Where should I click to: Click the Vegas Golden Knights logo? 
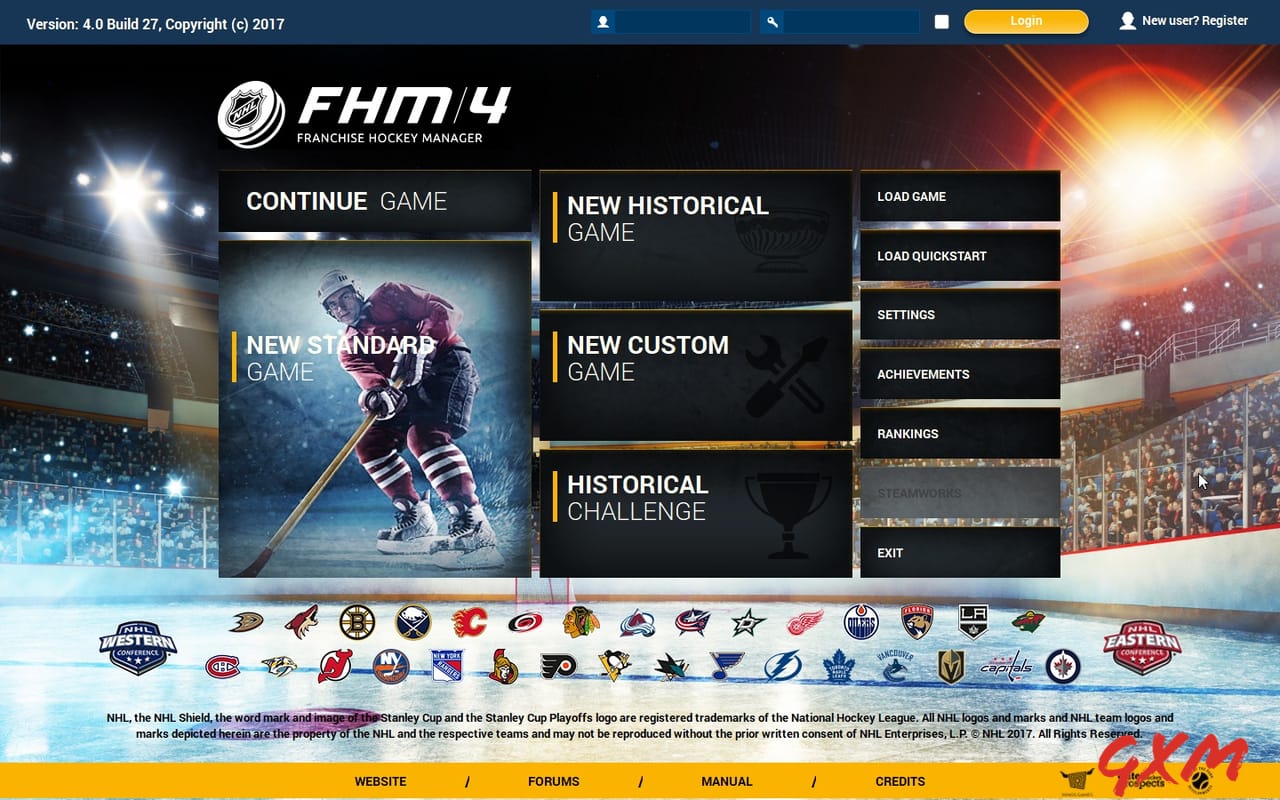tap(951, 666)
